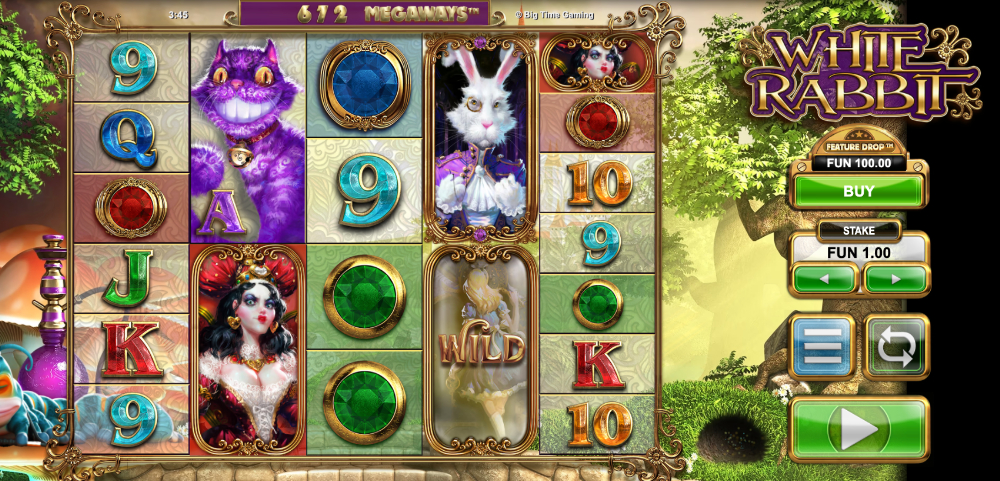
Task: Increase the stake with the right arrow
Action: click(x=895, y=278)
